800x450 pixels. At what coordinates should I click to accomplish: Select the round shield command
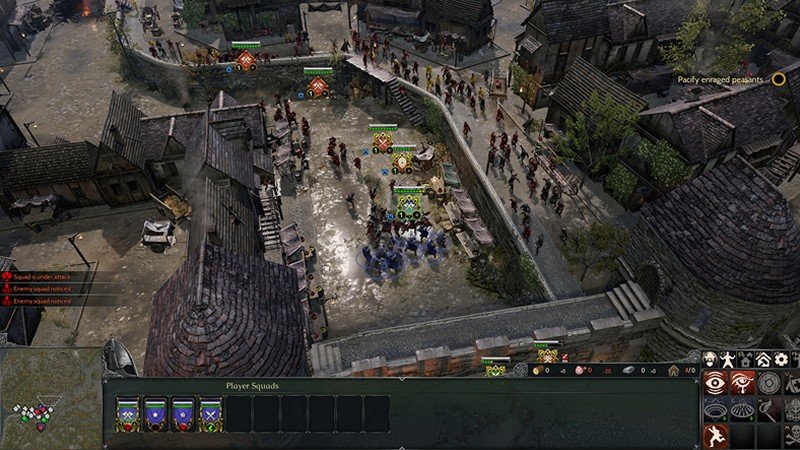(769, 383)
